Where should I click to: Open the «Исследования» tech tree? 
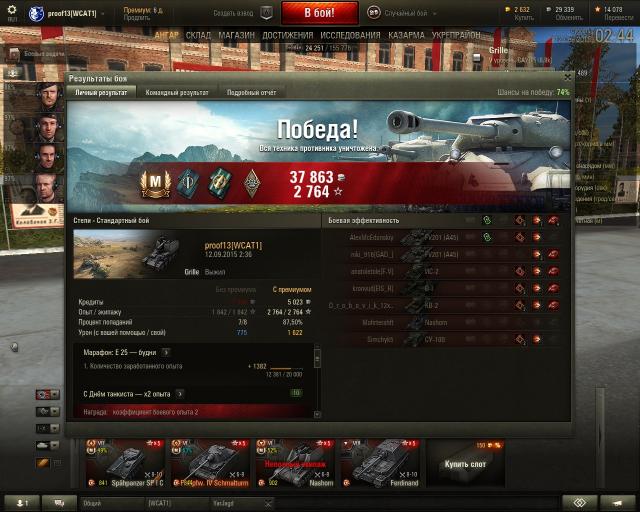click(350, 34)
